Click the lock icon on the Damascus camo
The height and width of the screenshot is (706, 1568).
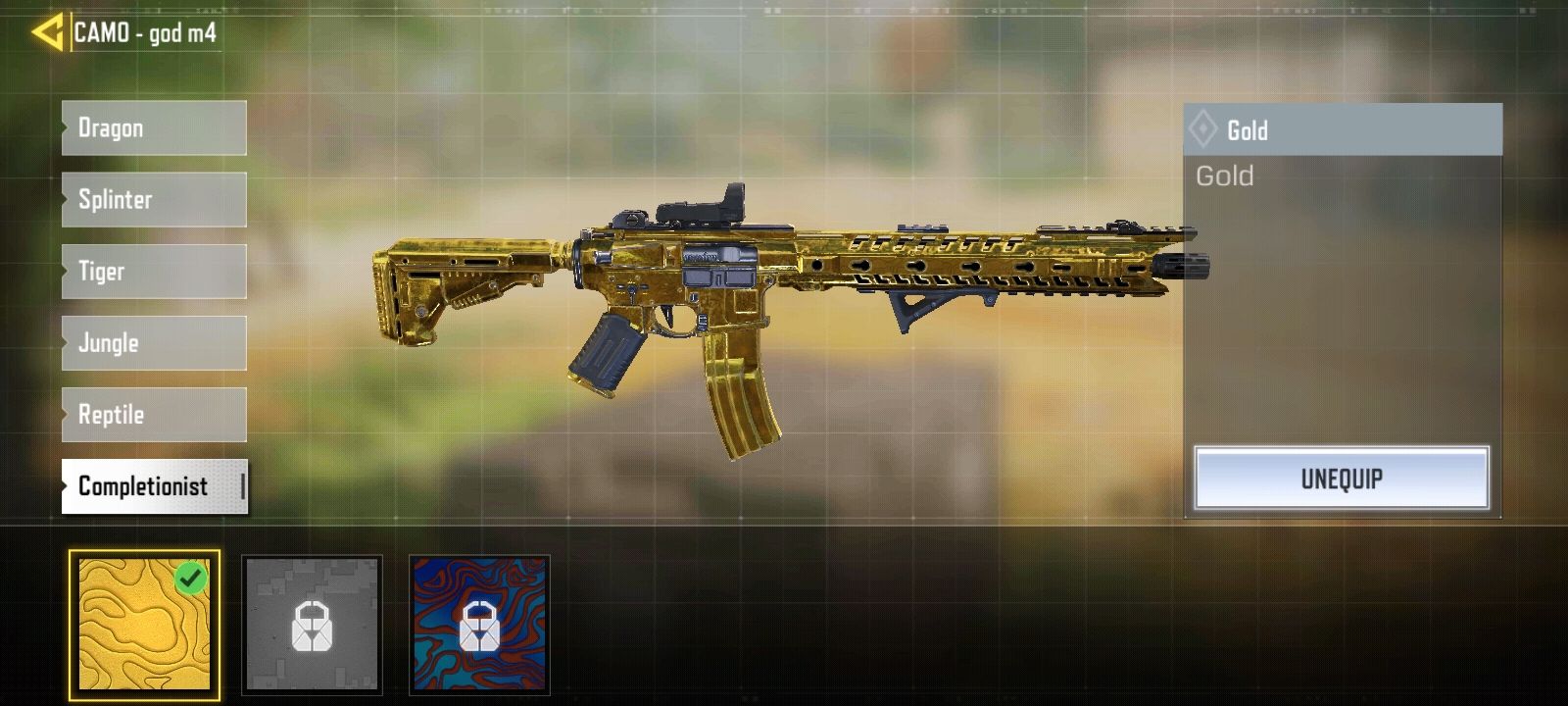[477, 625]
